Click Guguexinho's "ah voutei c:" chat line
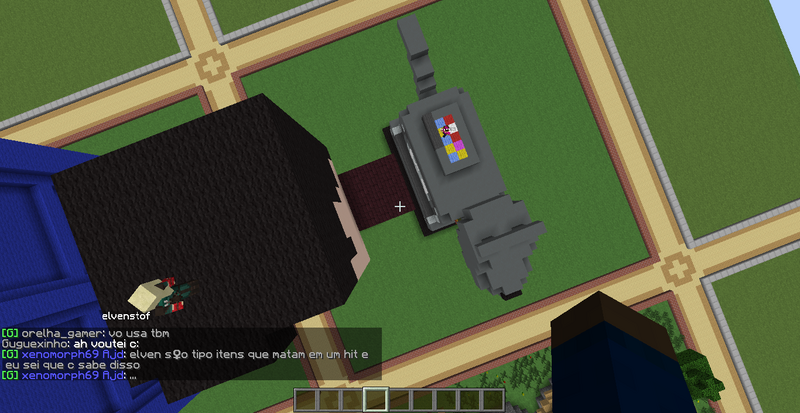Image resolution: width=800 pixels, height=413 pixels. (x=68, y=343)
